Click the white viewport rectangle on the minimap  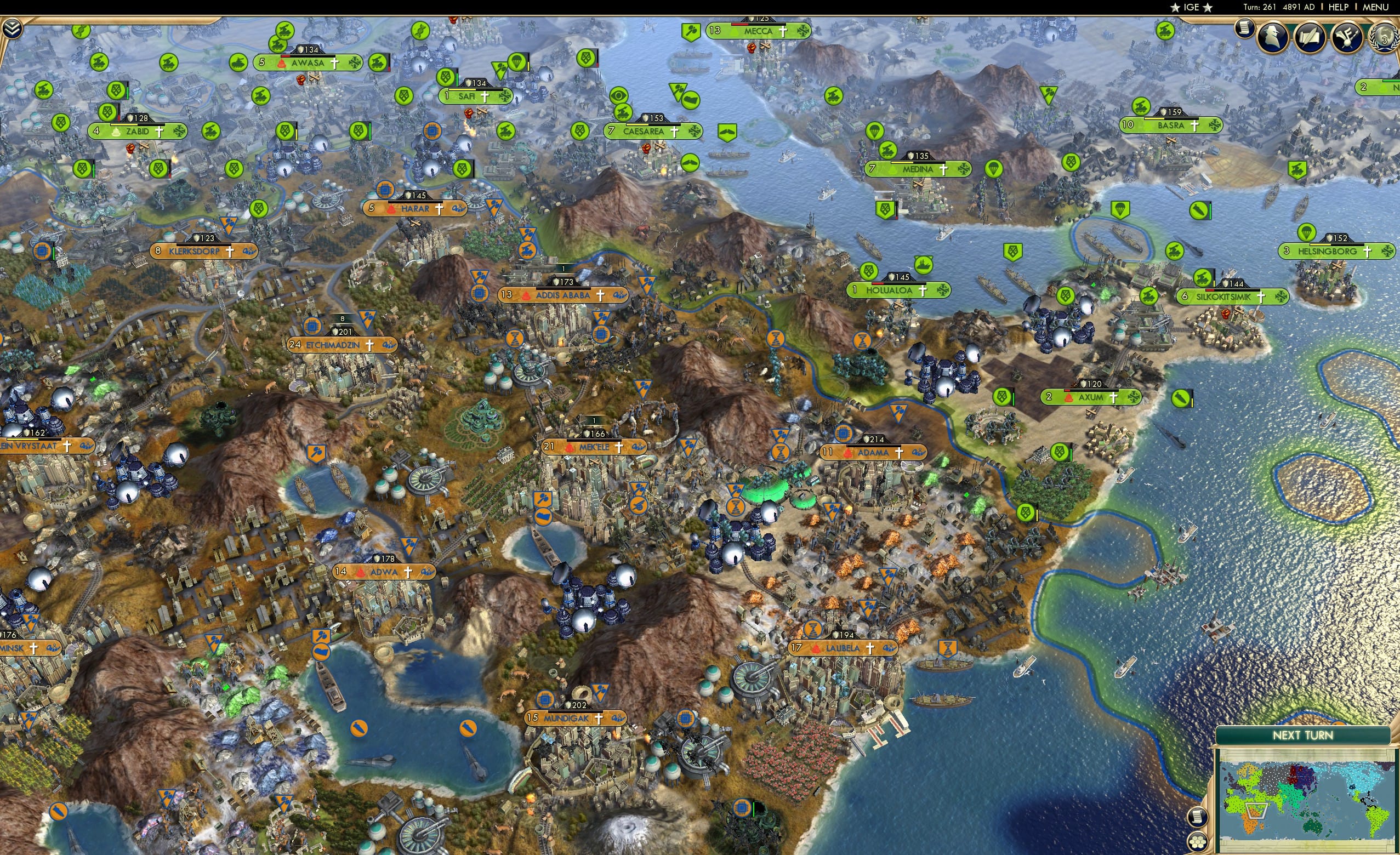coord(1256,811)
